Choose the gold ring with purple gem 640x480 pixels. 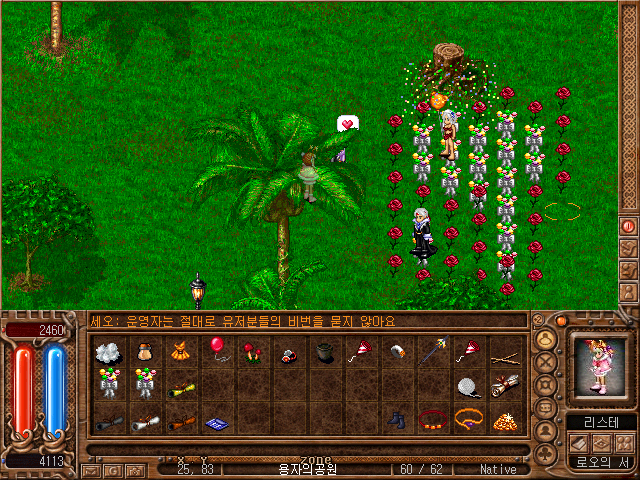pyautogui.click(x=467, y=418)
